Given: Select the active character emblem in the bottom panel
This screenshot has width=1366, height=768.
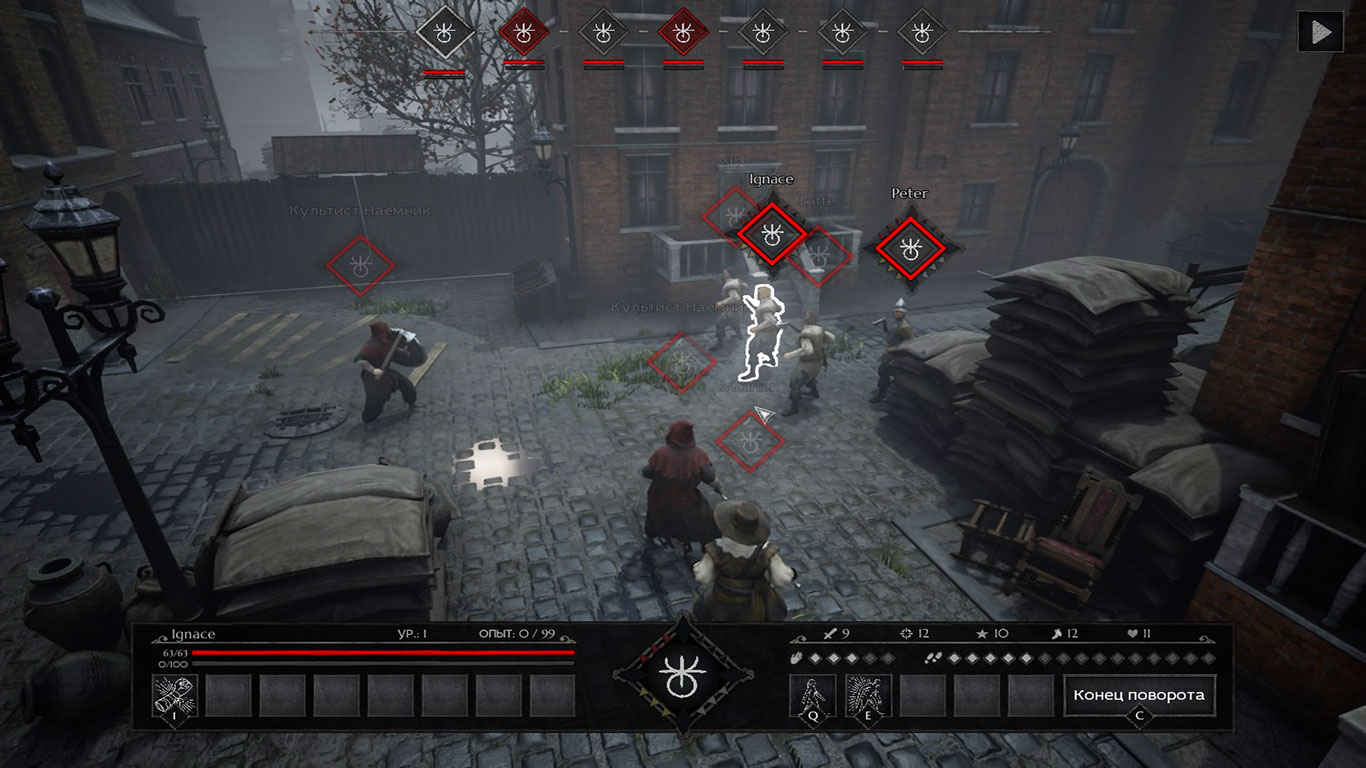Looking at the screenshot, I should click(682, 676).
